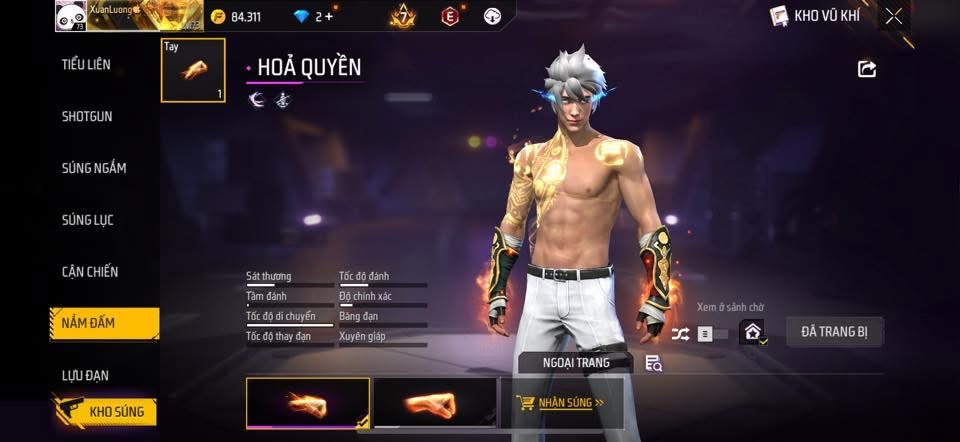Add diamonds with the plus button
960x442 pixels.
click(330, 17)
